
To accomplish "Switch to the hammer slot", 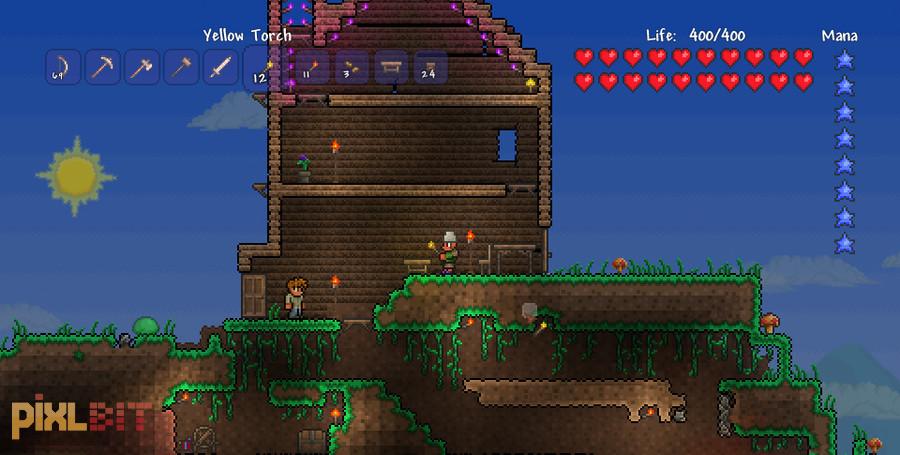I will [181, 68].
